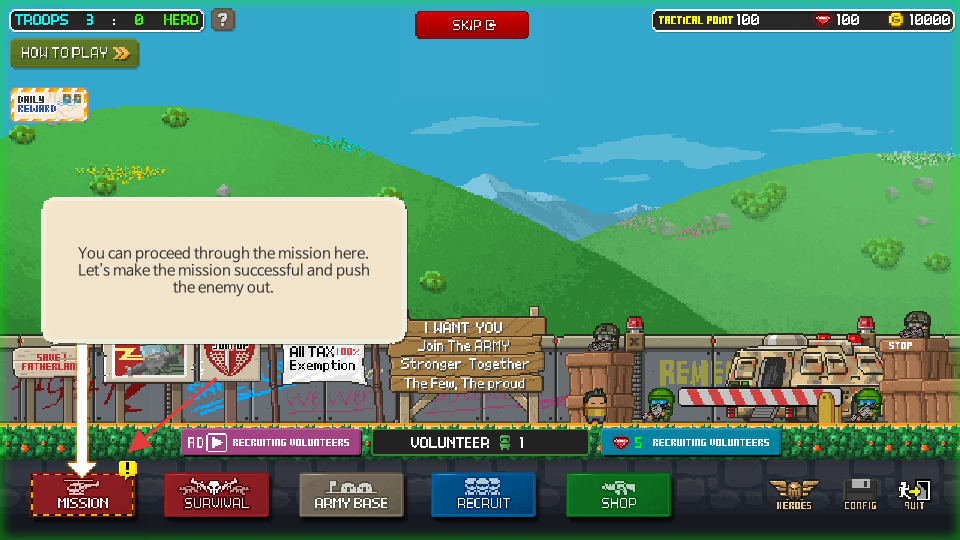Skip the tutorial with the red SKIP button

point(472,25)
